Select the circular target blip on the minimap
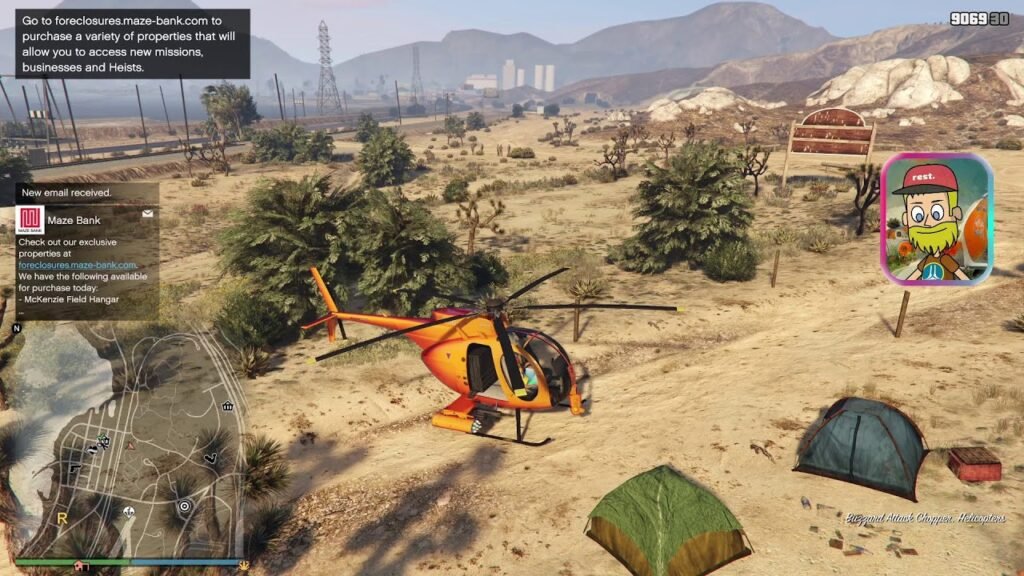The image size is (1024, 576). click(x=184, y=507)
